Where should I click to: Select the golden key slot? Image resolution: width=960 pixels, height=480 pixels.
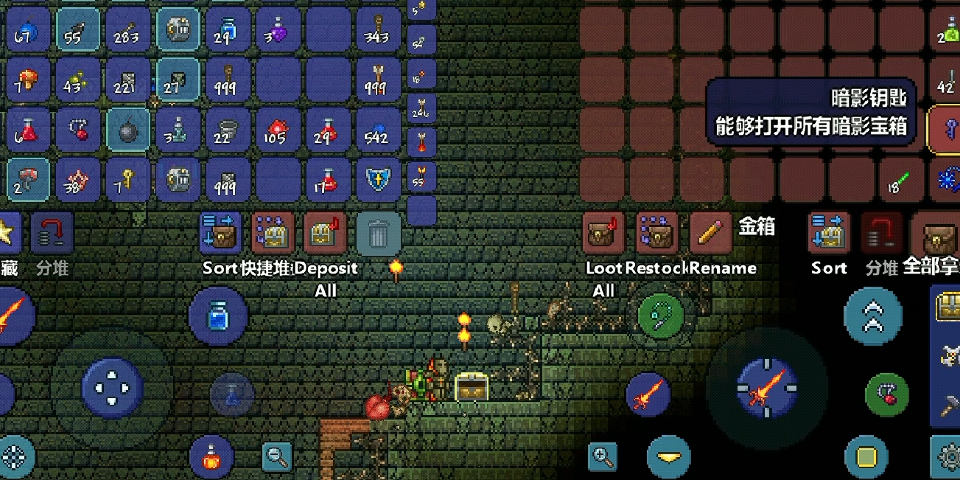128,180
